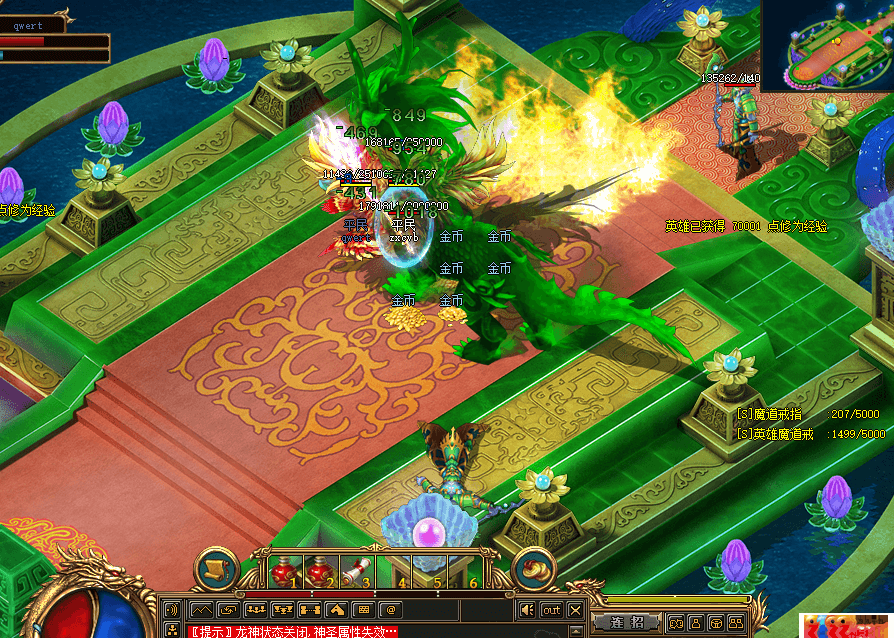
Task: Open the single-person character icon button
Action: [694, 622]
